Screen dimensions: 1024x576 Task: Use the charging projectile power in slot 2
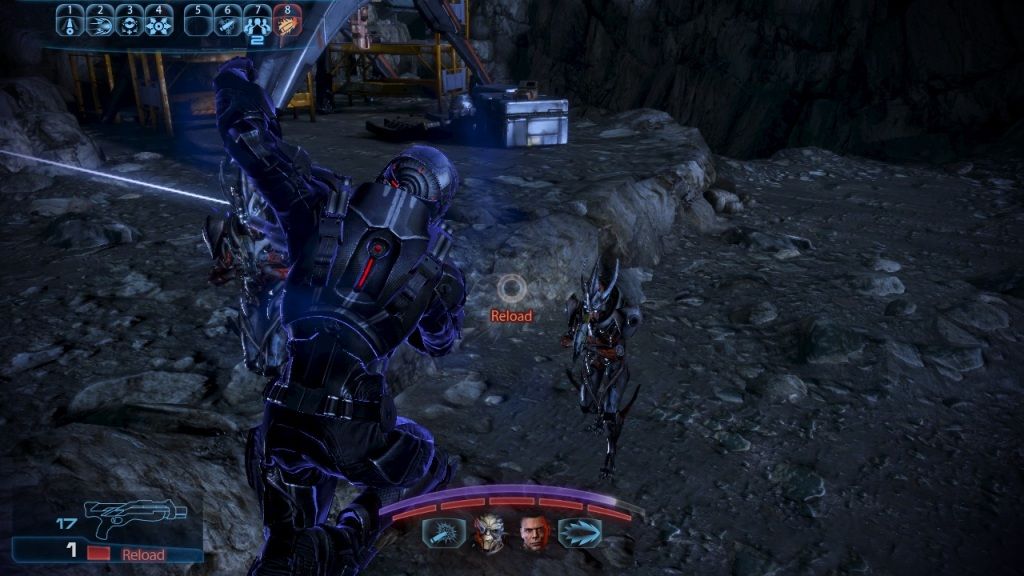pos(99,20)
